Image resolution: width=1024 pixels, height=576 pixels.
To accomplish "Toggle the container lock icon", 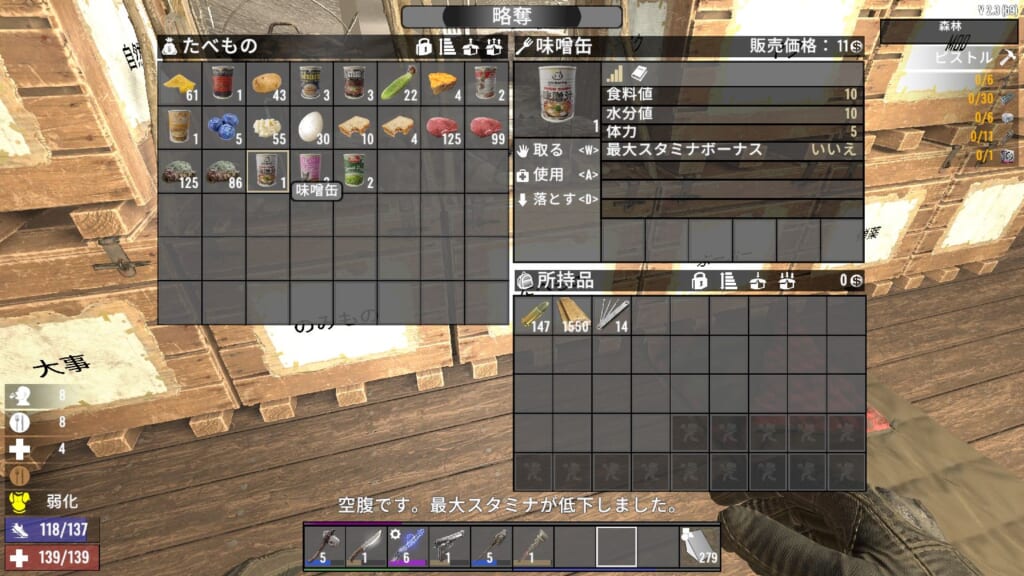I will tap(424, 47).
